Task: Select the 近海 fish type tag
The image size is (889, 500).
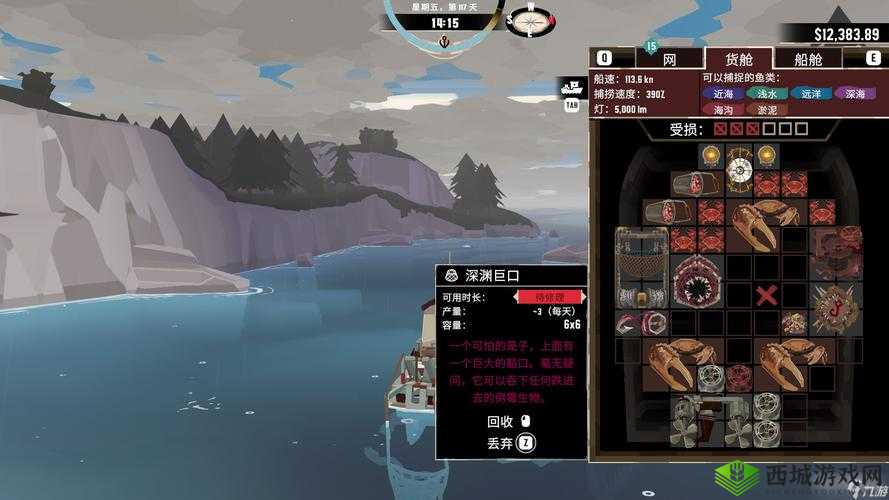Action: (x=723, y=93)
